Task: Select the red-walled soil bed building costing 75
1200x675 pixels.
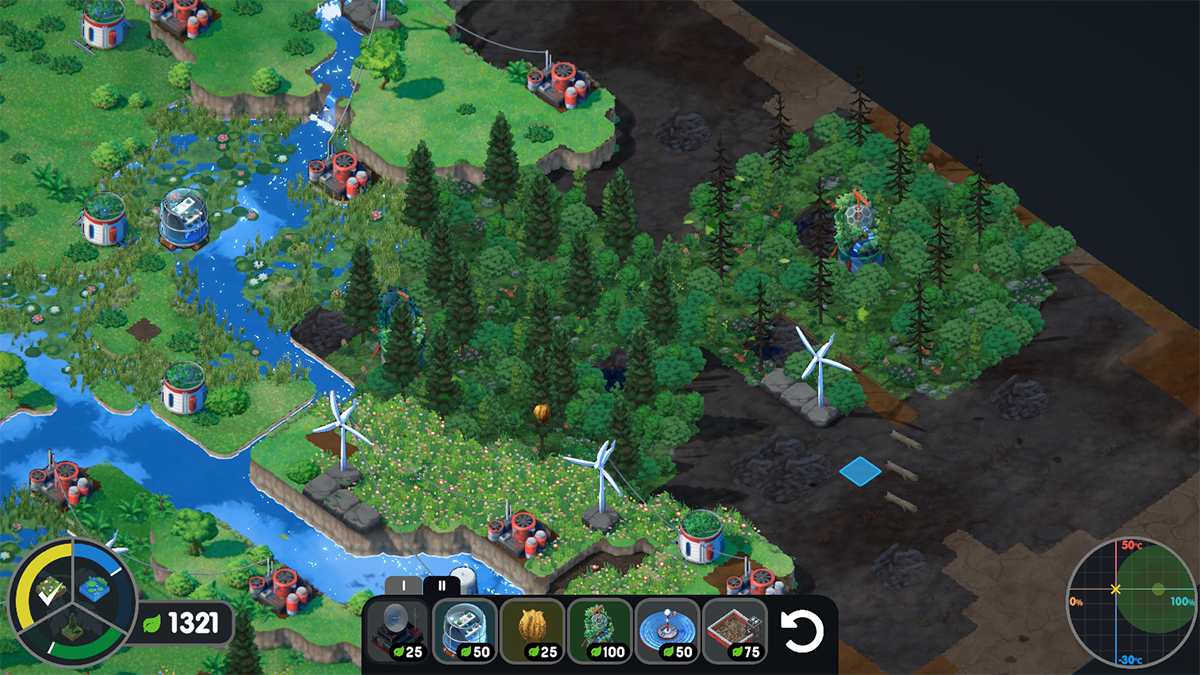Action: point(735,630)
